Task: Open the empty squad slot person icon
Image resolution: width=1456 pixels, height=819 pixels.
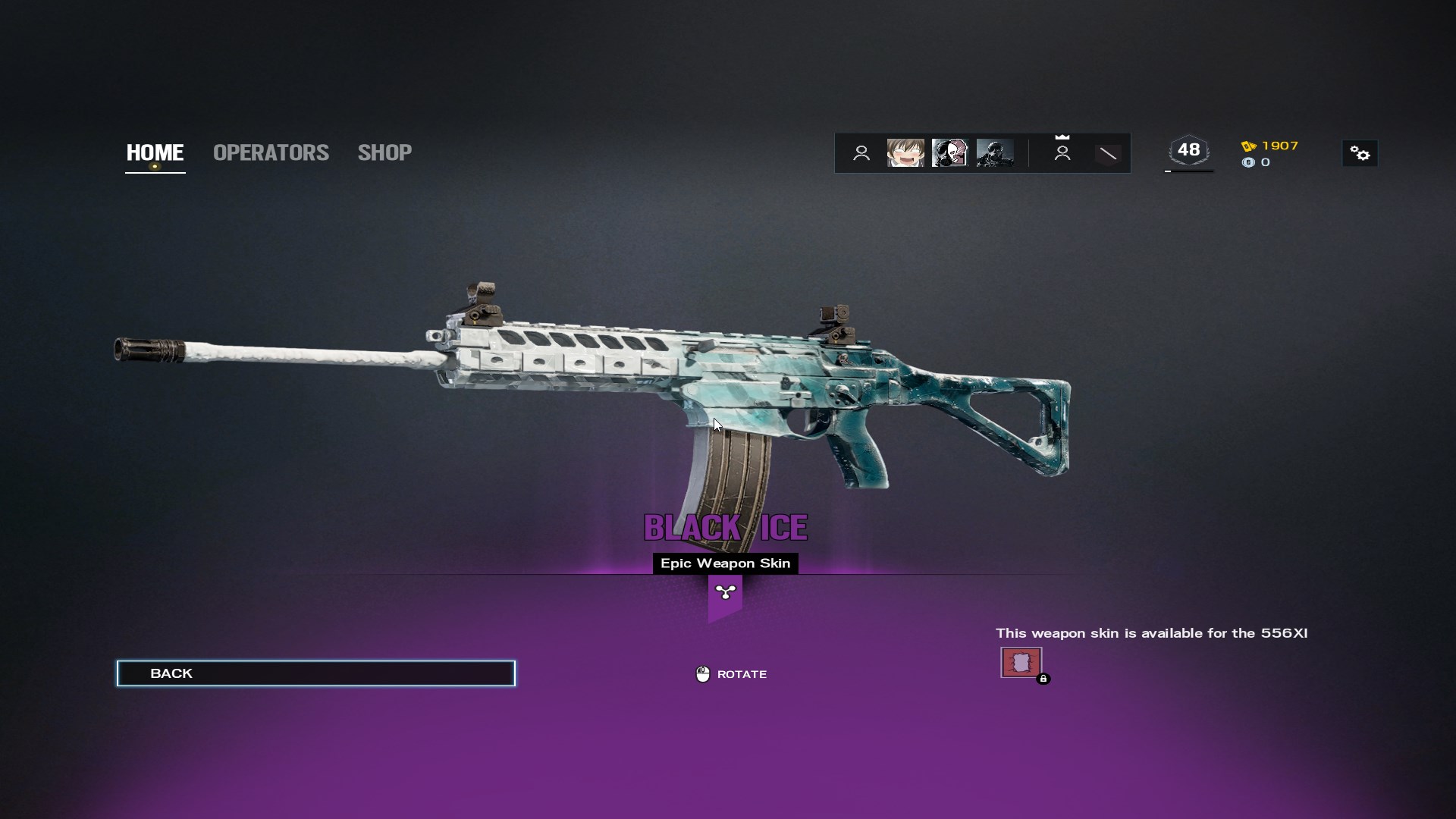Action: 861,153
